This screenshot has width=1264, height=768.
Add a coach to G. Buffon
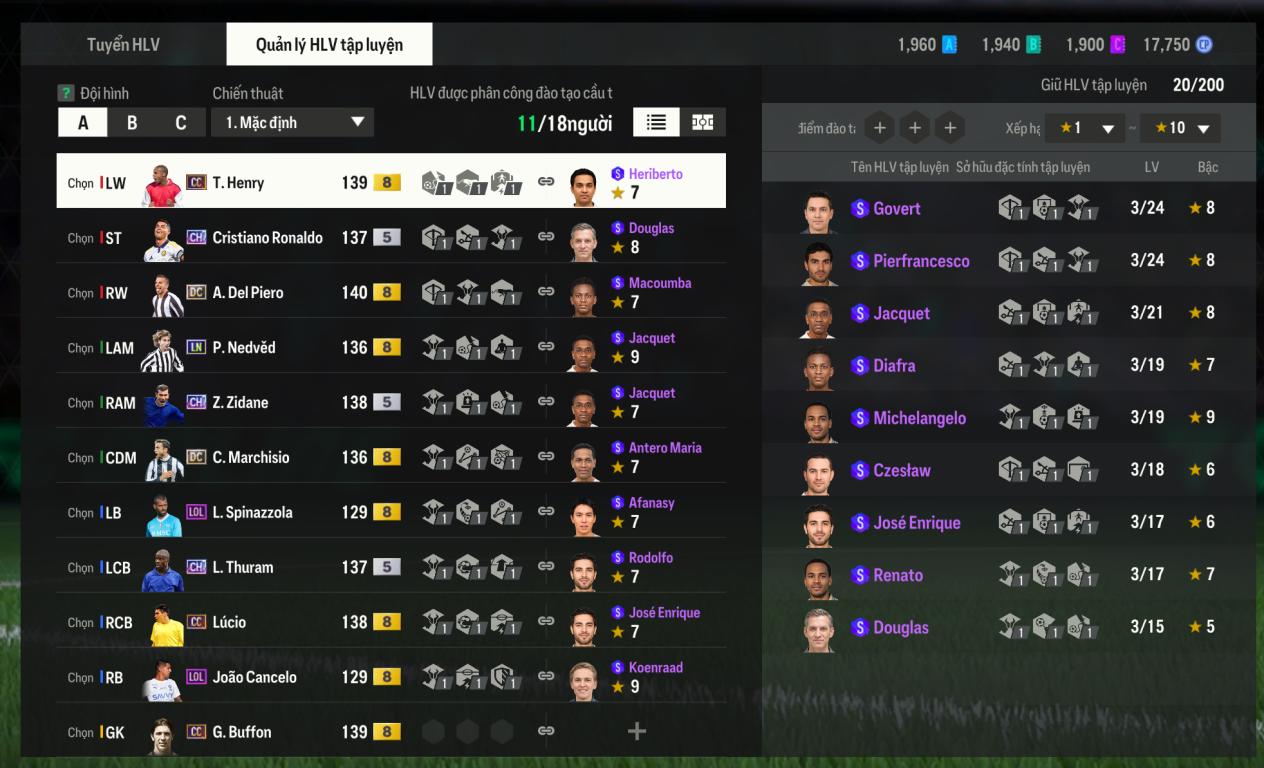pos(636,732)
